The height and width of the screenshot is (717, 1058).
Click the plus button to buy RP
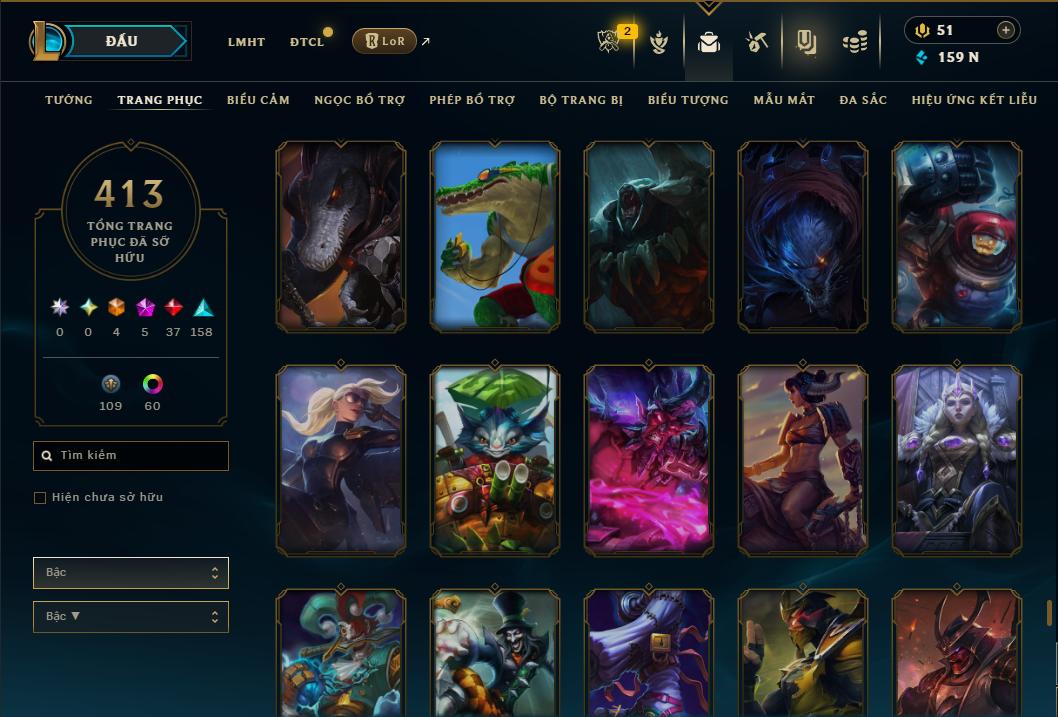[1006, 30]
